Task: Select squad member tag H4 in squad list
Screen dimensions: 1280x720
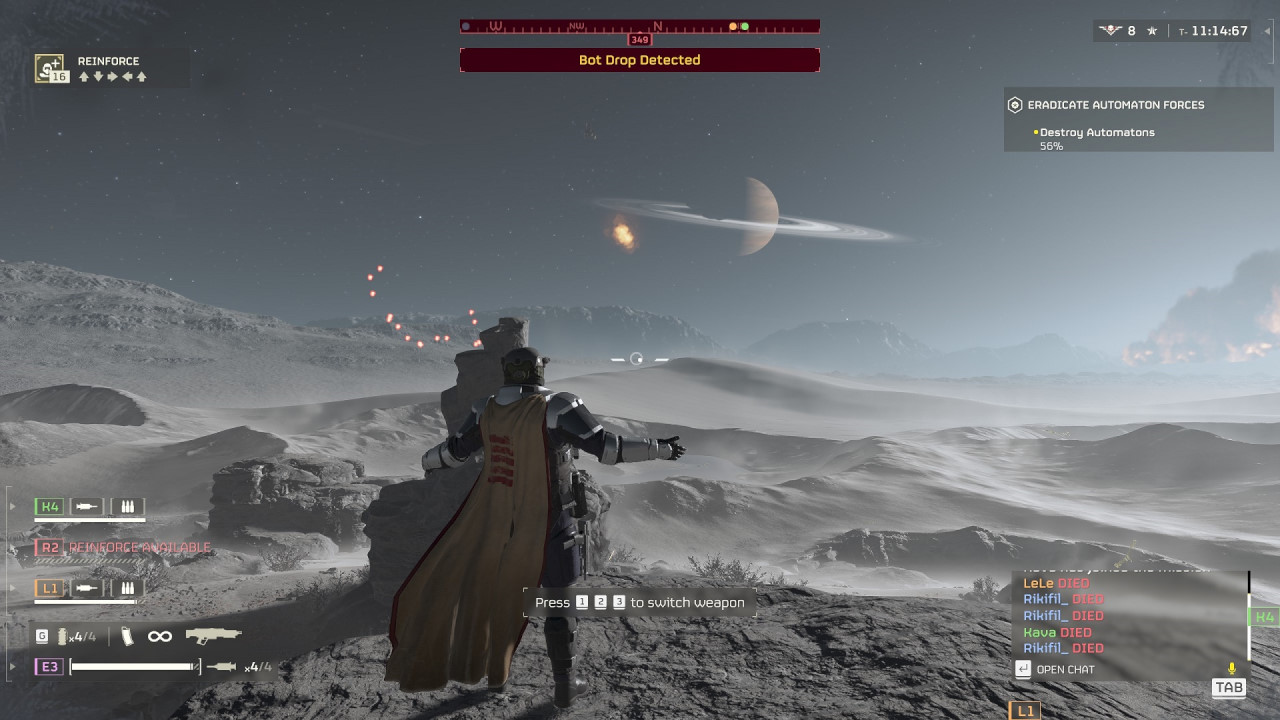Action: pyautogui.click(x=49, y=507)
